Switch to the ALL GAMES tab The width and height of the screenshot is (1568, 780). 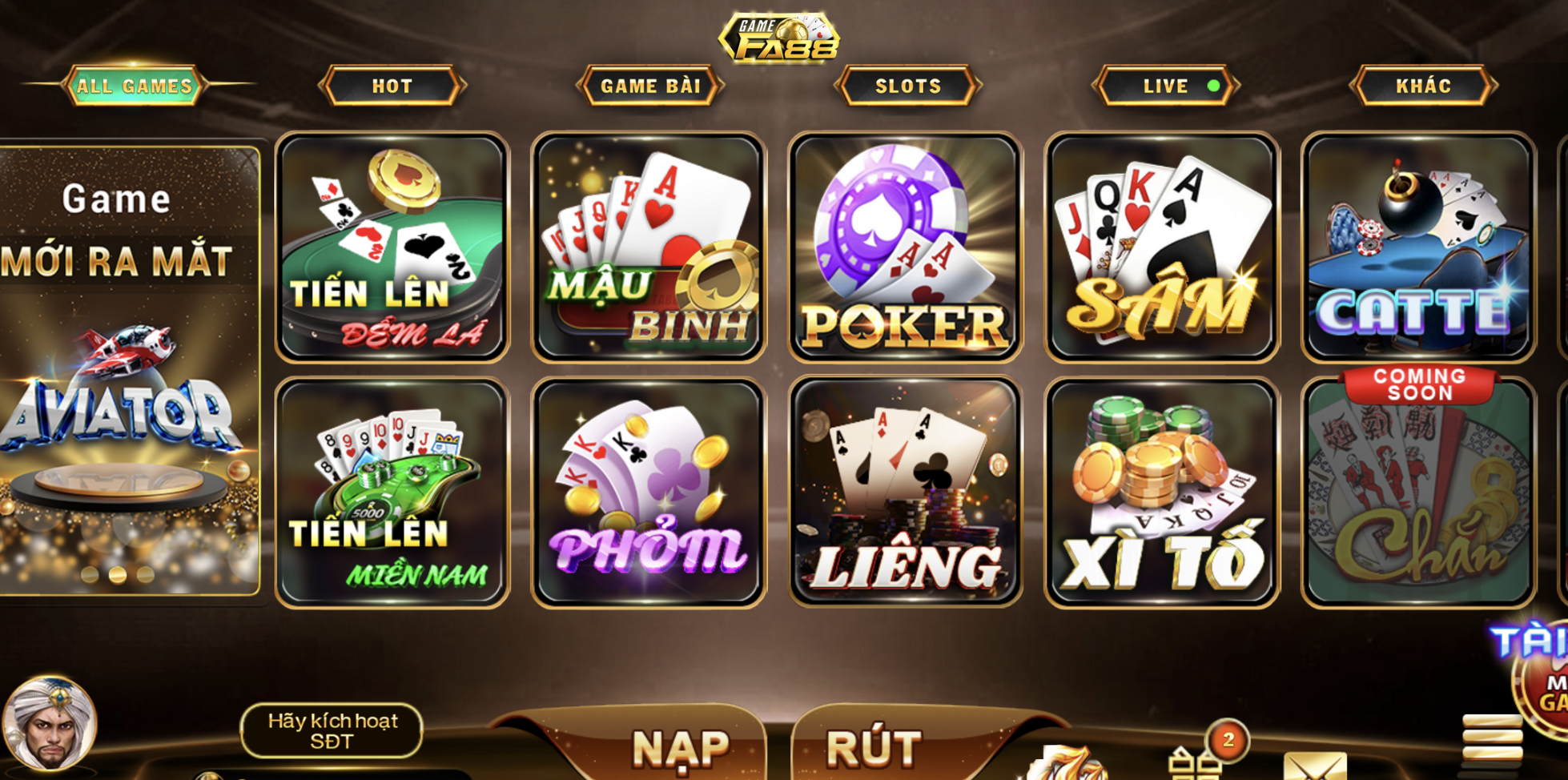click(x=135, y=86)
